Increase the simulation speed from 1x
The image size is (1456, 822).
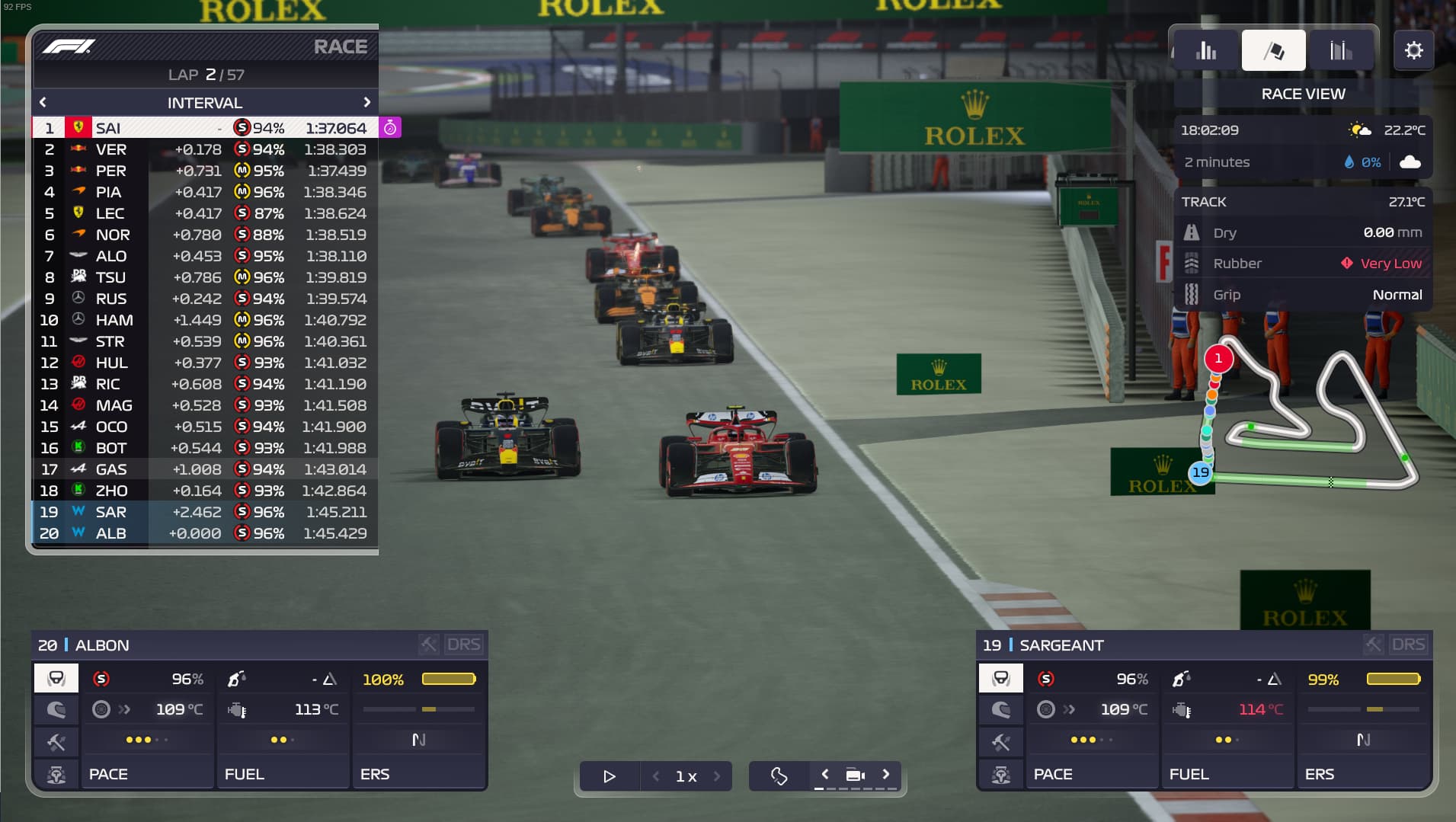pos(717,776)
